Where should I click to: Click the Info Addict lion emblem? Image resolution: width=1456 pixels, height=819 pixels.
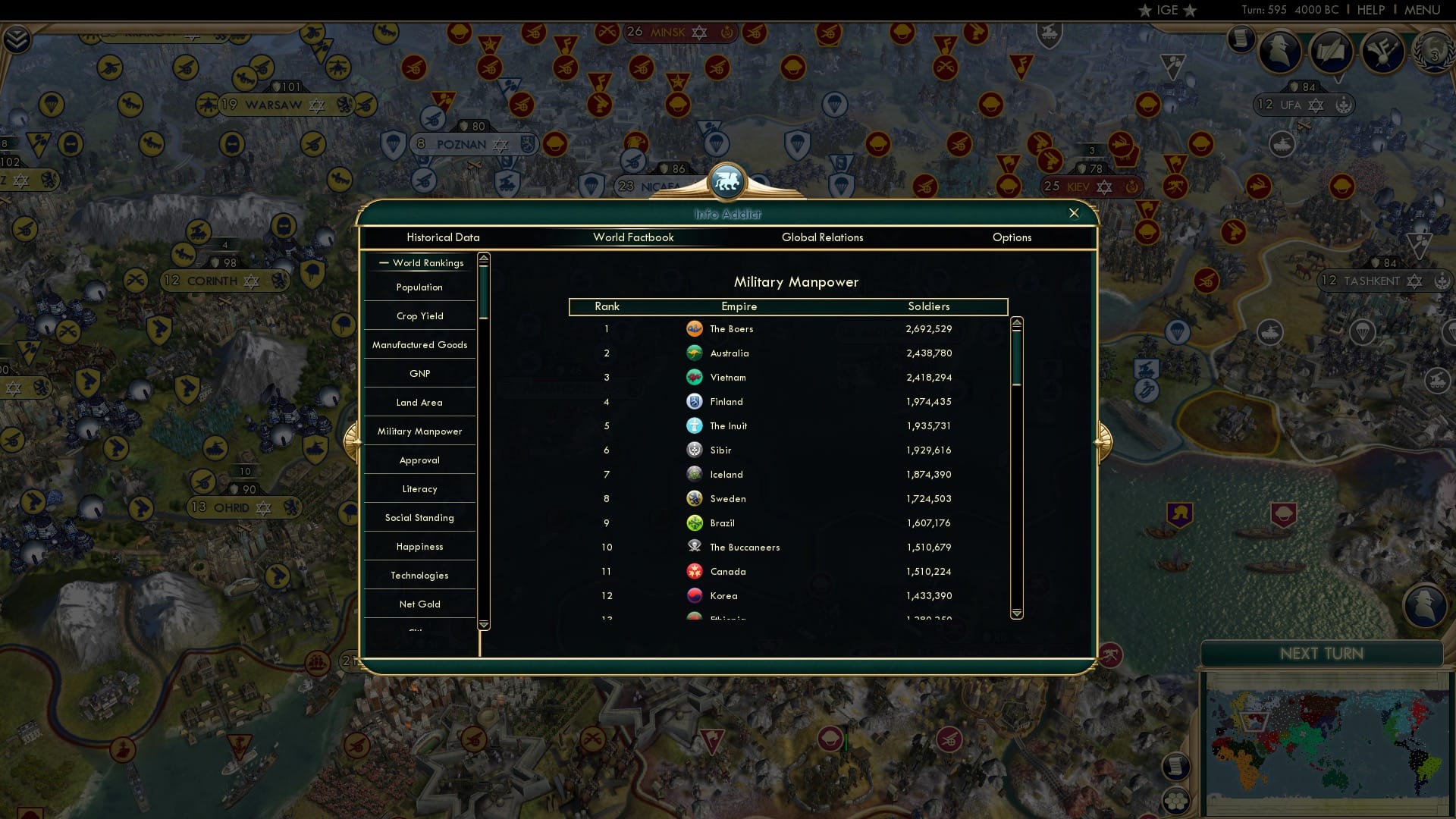(x=727, y=183)
